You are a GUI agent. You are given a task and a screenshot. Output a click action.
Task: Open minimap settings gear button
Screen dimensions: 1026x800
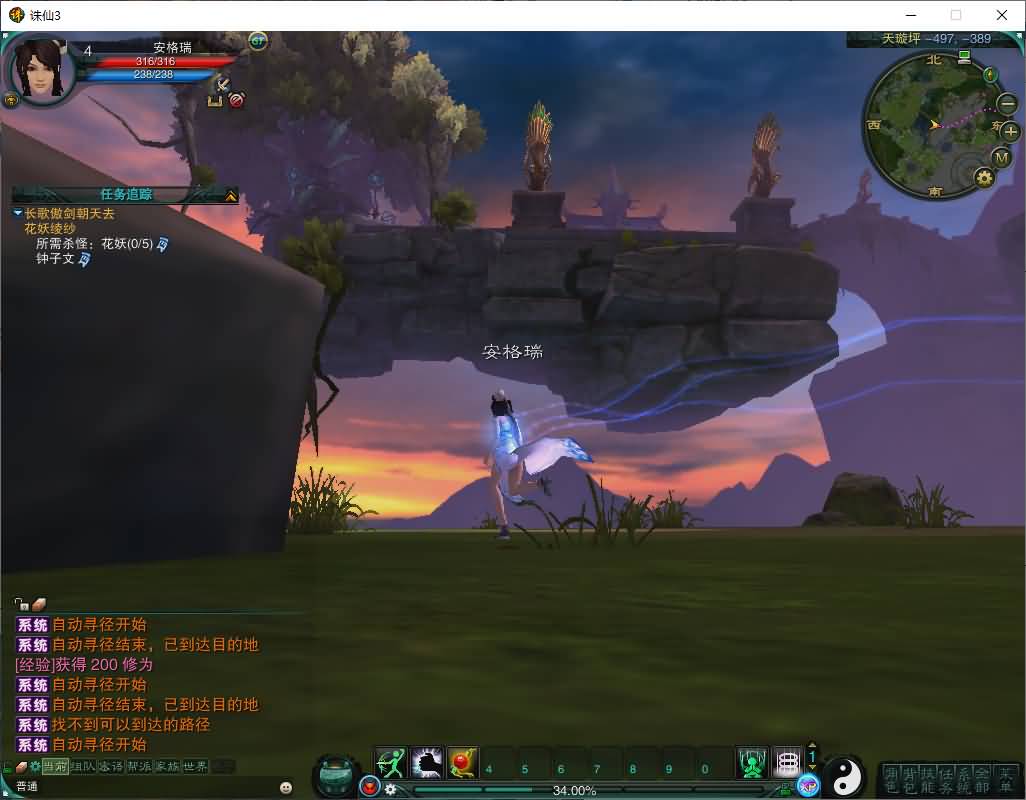pos(984,178)
